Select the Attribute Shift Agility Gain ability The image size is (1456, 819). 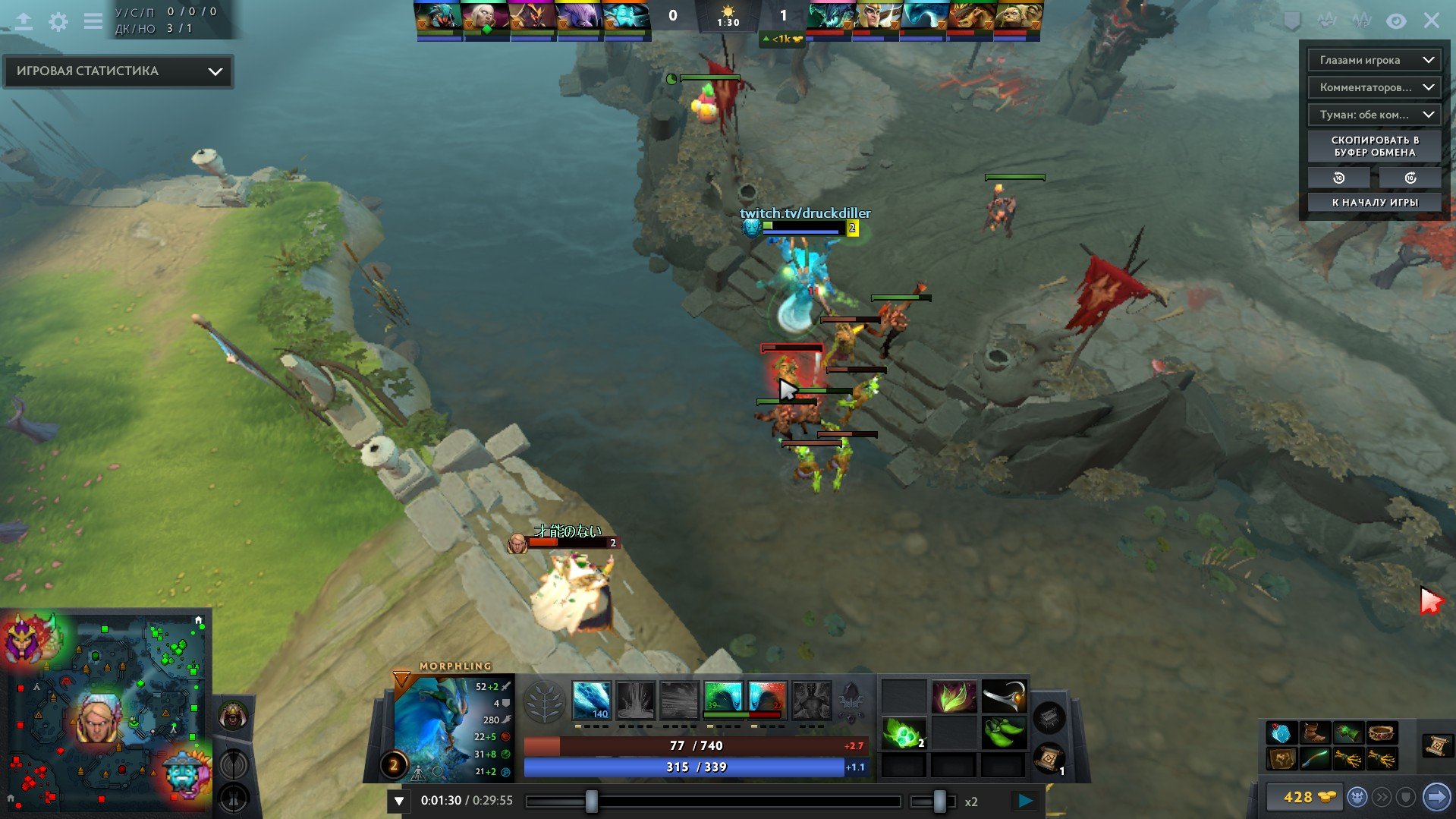722,699
